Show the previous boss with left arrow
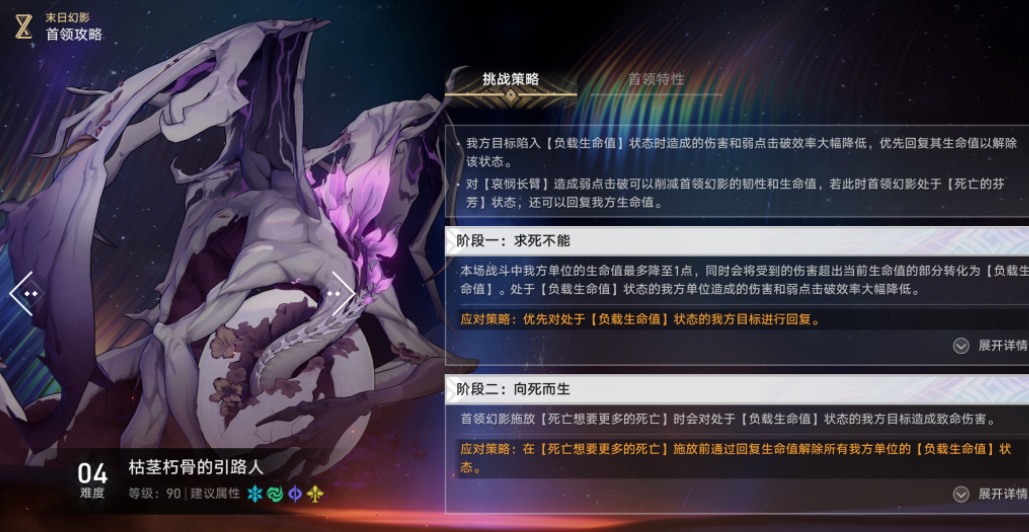 [23, 293]
